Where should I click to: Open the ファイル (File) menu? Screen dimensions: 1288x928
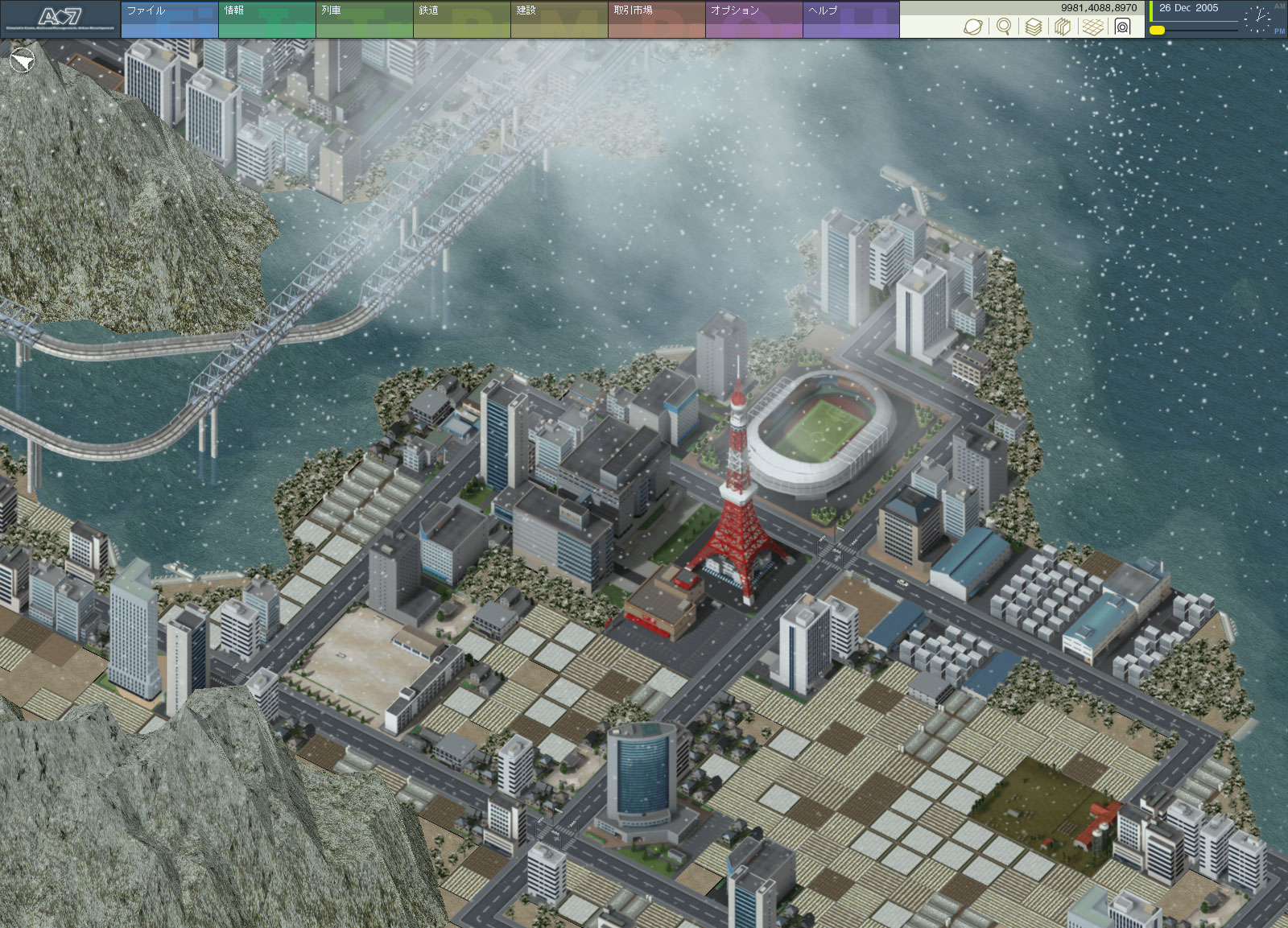click(x=169, y=19)
